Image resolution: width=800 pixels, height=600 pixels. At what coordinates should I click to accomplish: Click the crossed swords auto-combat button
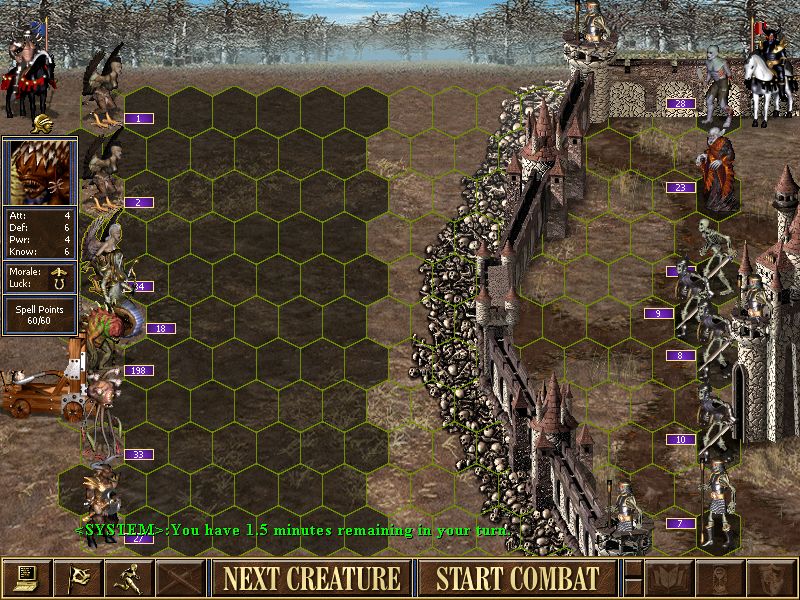pos(180,578)
